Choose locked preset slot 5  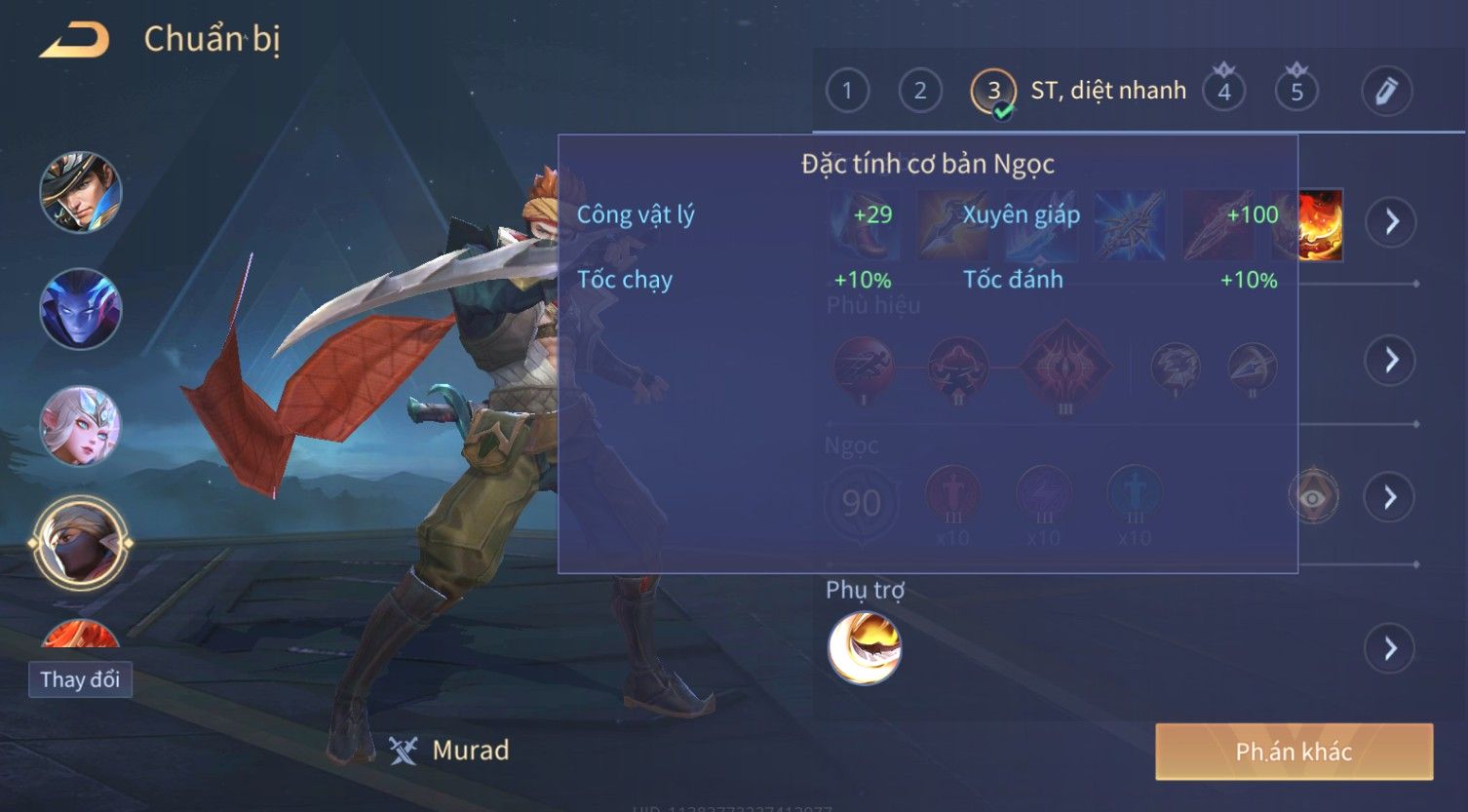click(x=1296, y=92)
